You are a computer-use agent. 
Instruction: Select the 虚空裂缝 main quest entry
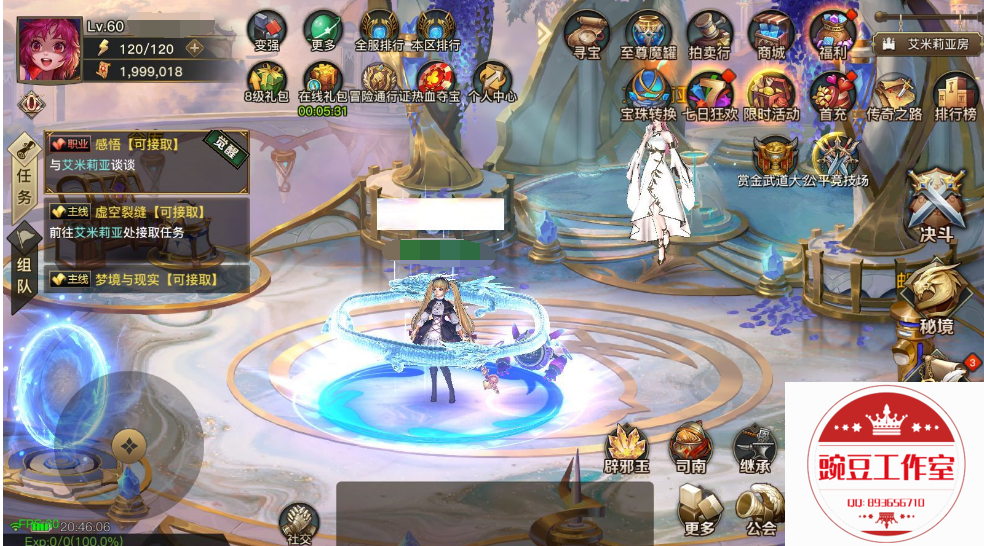click(x=146, y=222)
